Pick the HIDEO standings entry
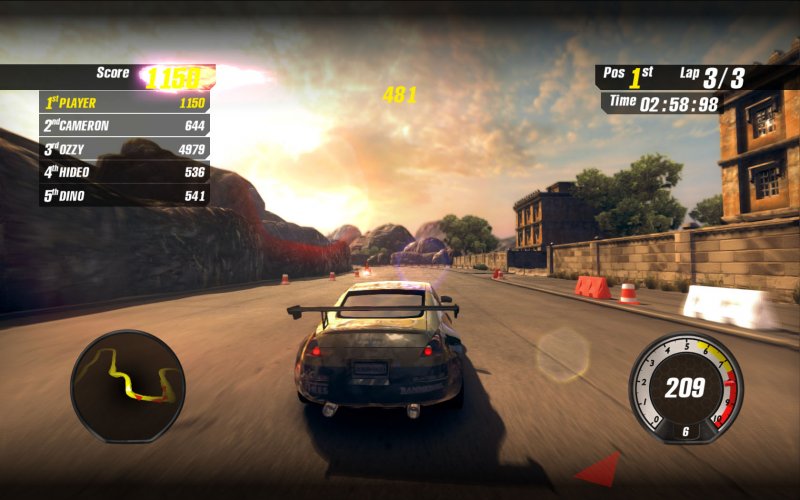 pyautogui.click(x=124, y=172)
